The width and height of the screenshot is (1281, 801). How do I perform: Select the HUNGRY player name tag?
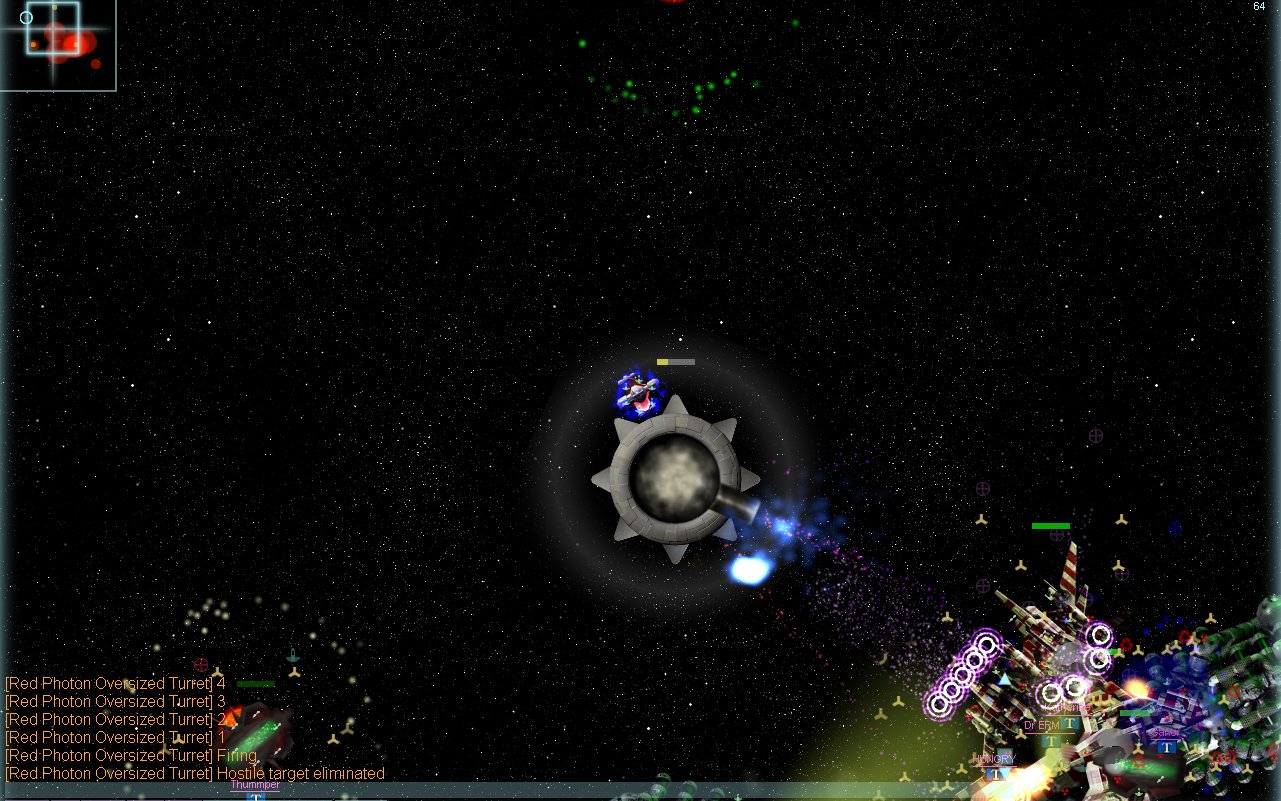(993, 760)
